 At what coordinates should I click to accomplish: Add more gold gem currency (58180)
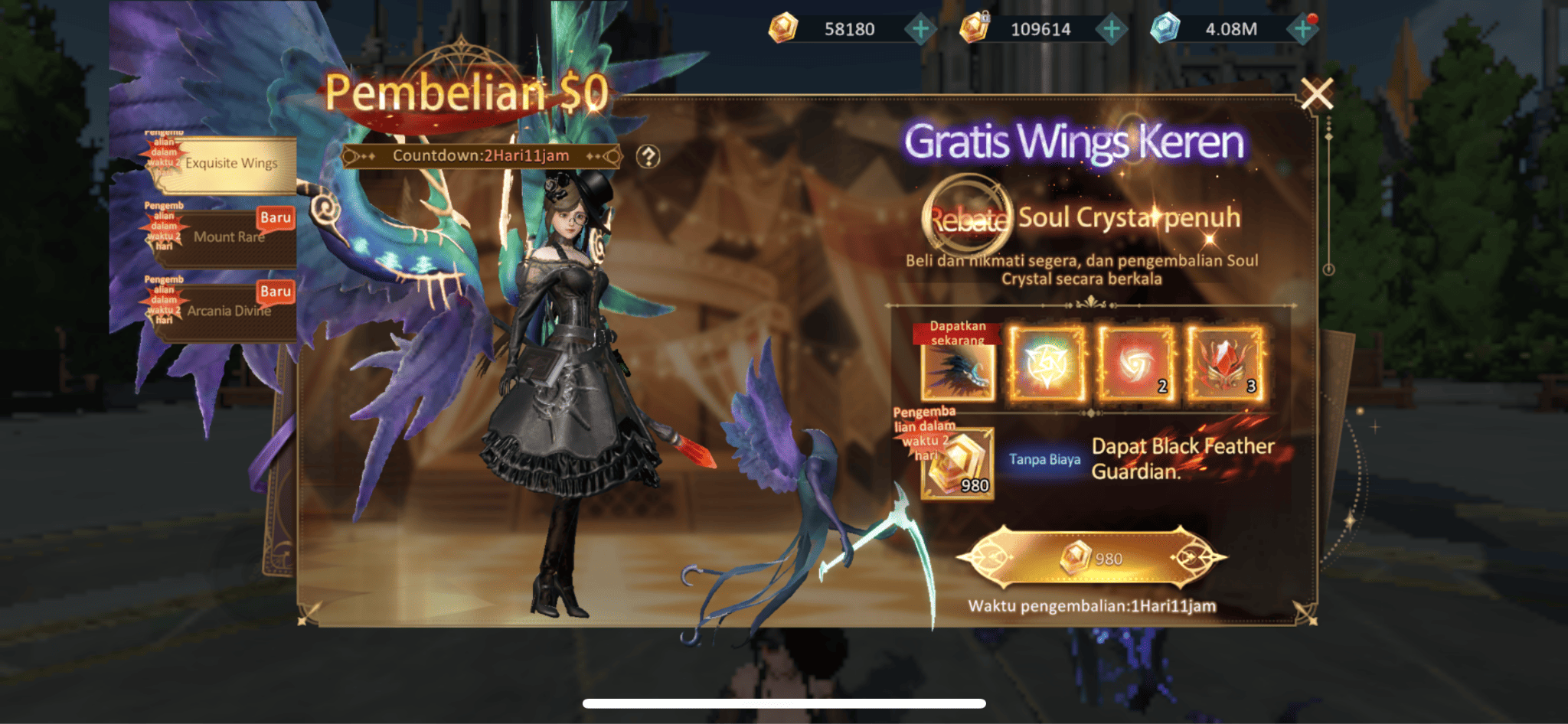coord(920,30)
